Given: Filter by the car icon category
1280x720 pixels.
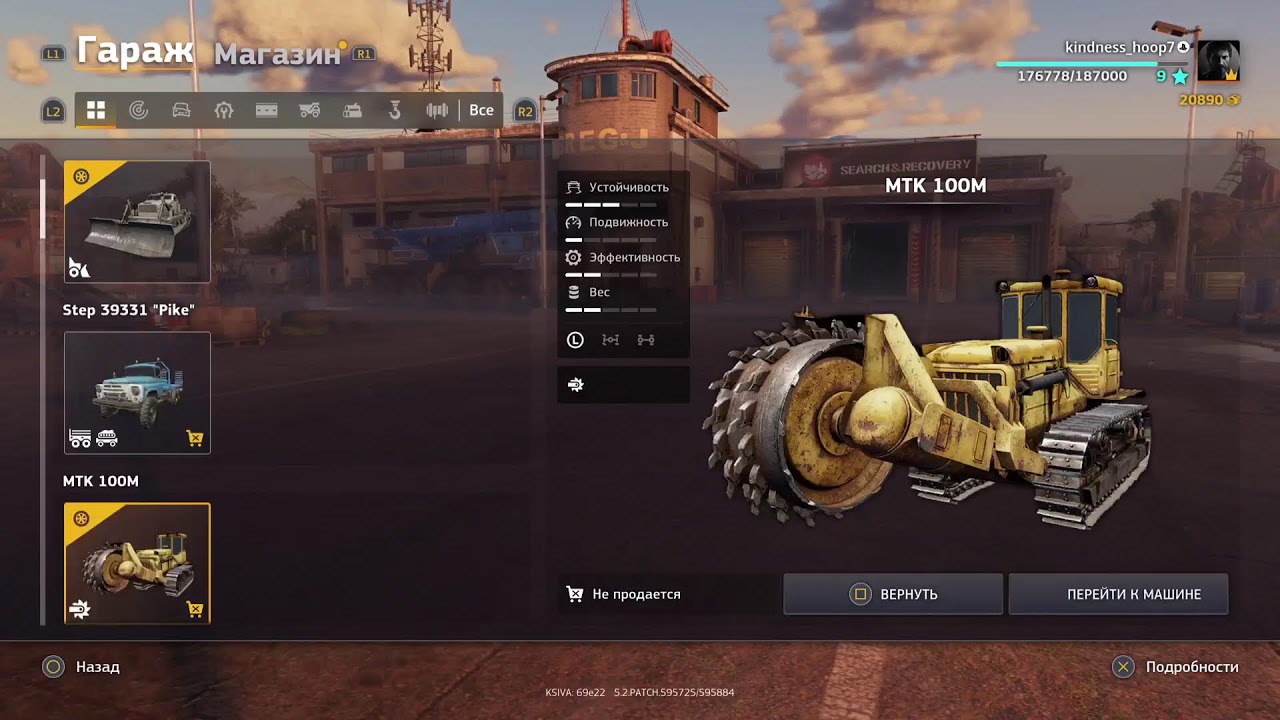Looking at the screenshot, I should [181, 111].
